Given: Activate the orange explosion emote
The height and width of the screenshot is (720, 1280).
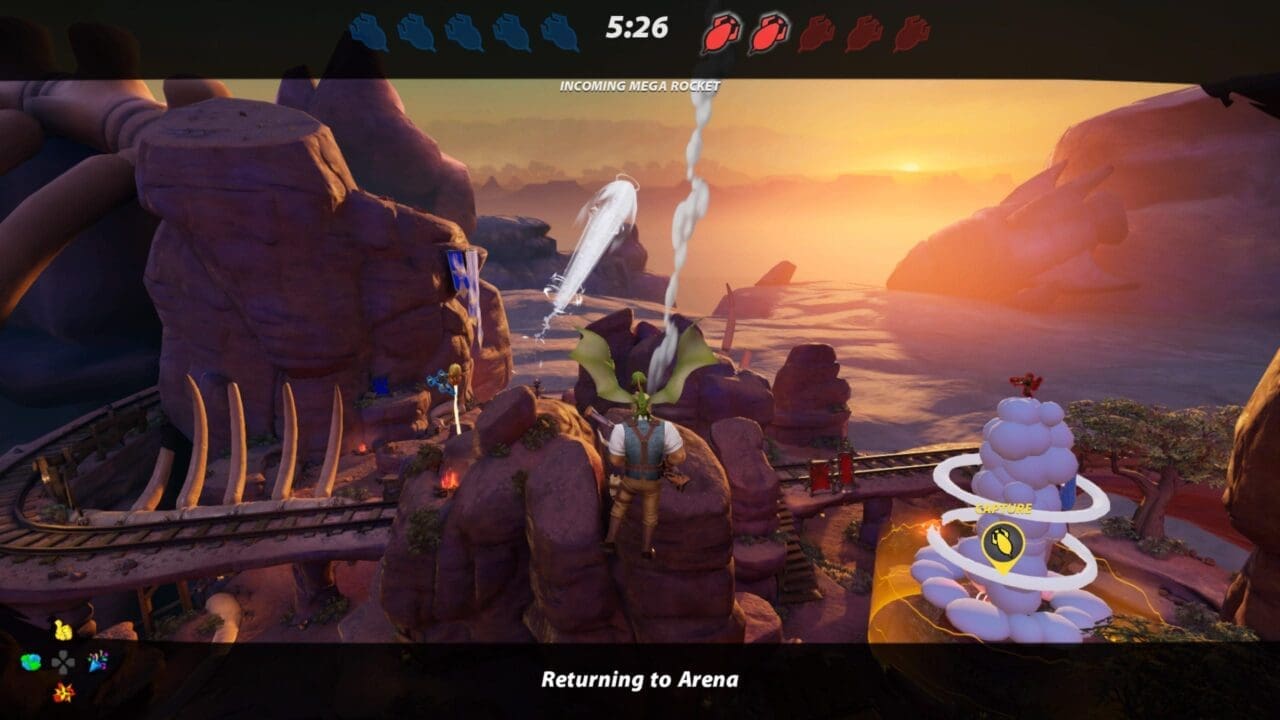Looking at the screenshot, I should [x=63, y=691].
